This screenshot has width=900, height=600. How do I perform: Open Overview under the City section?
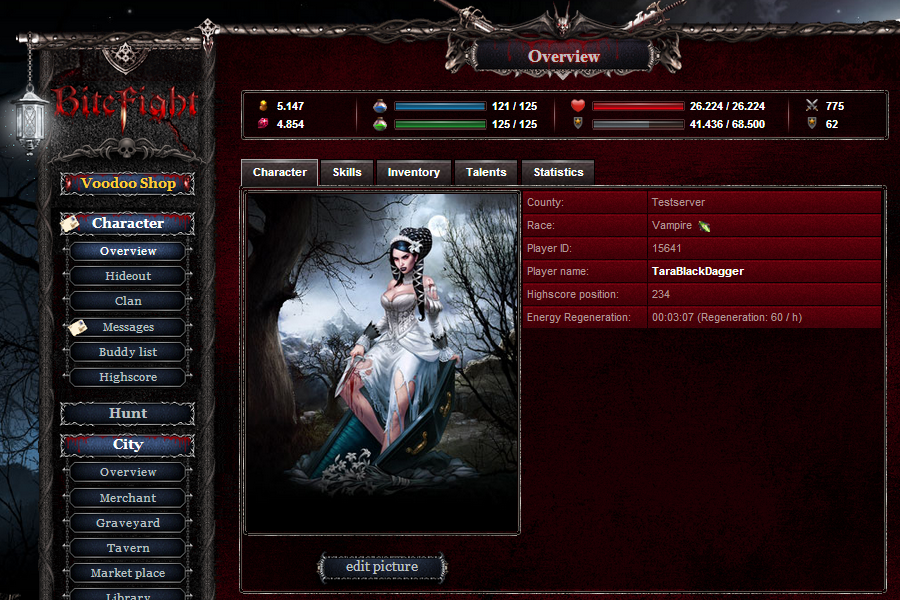click(128, 472)
